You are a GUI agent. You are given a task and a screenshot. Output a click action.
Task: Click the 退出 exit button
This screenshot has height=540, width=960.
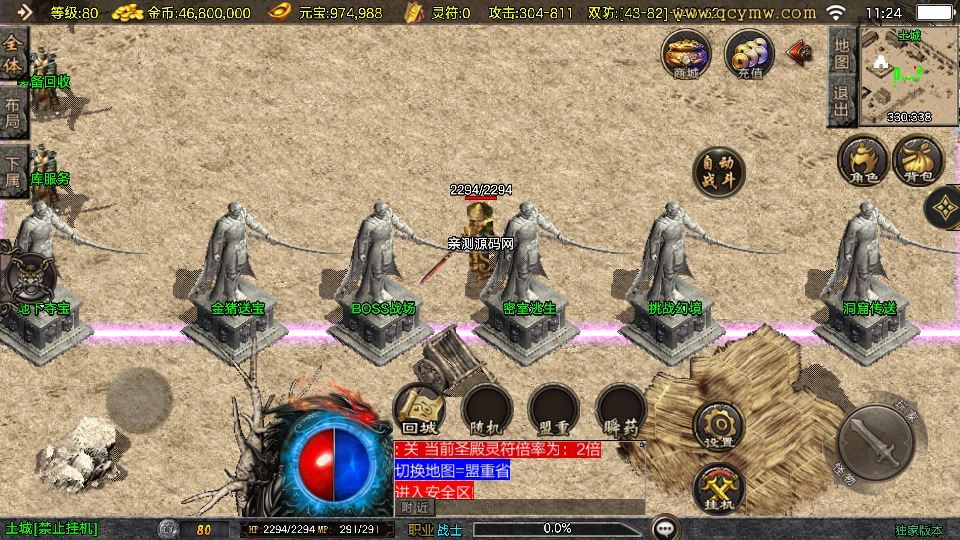click(842, 102)
